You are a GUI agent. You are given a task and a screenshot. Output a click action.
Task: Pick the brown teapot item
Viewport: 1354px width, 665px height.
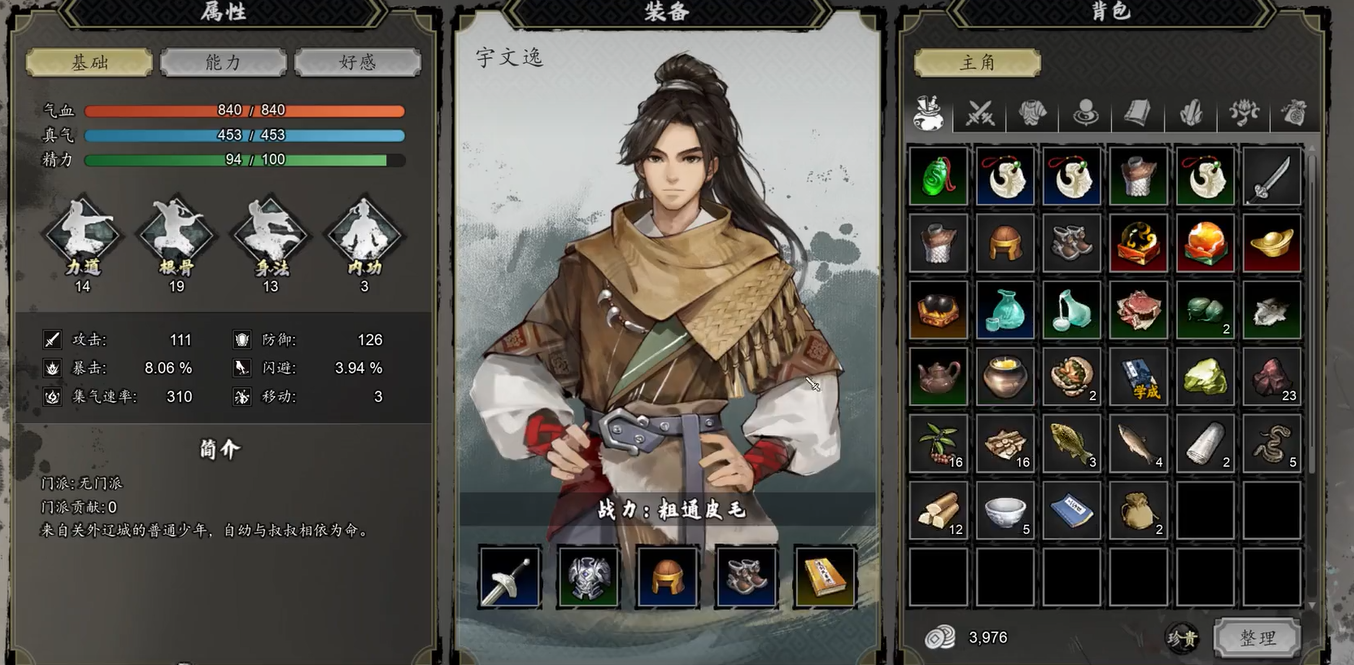938,377
